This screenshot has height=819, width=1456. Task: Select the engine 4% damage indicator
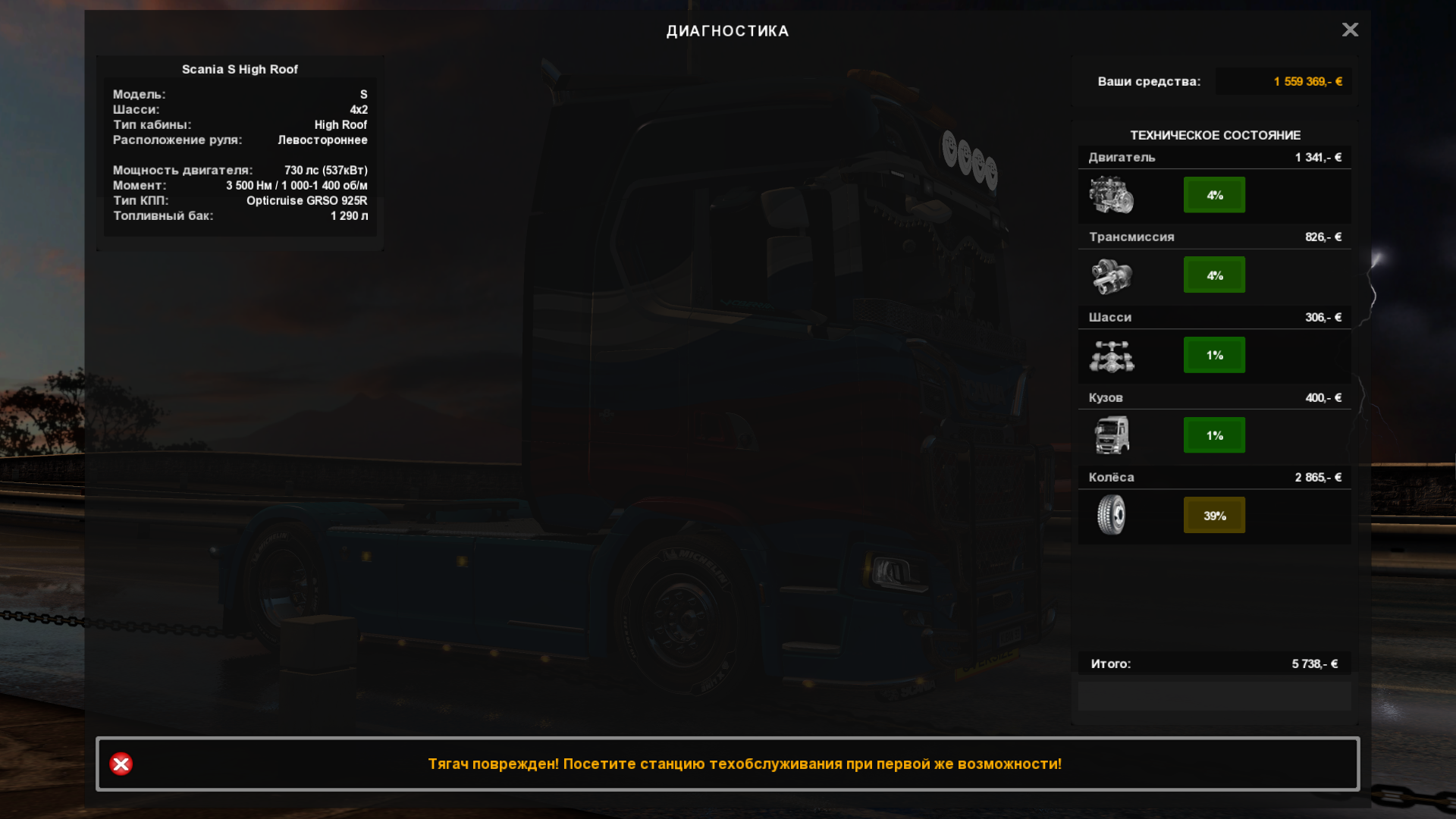pyautogui.click(x=1214, y=195)
